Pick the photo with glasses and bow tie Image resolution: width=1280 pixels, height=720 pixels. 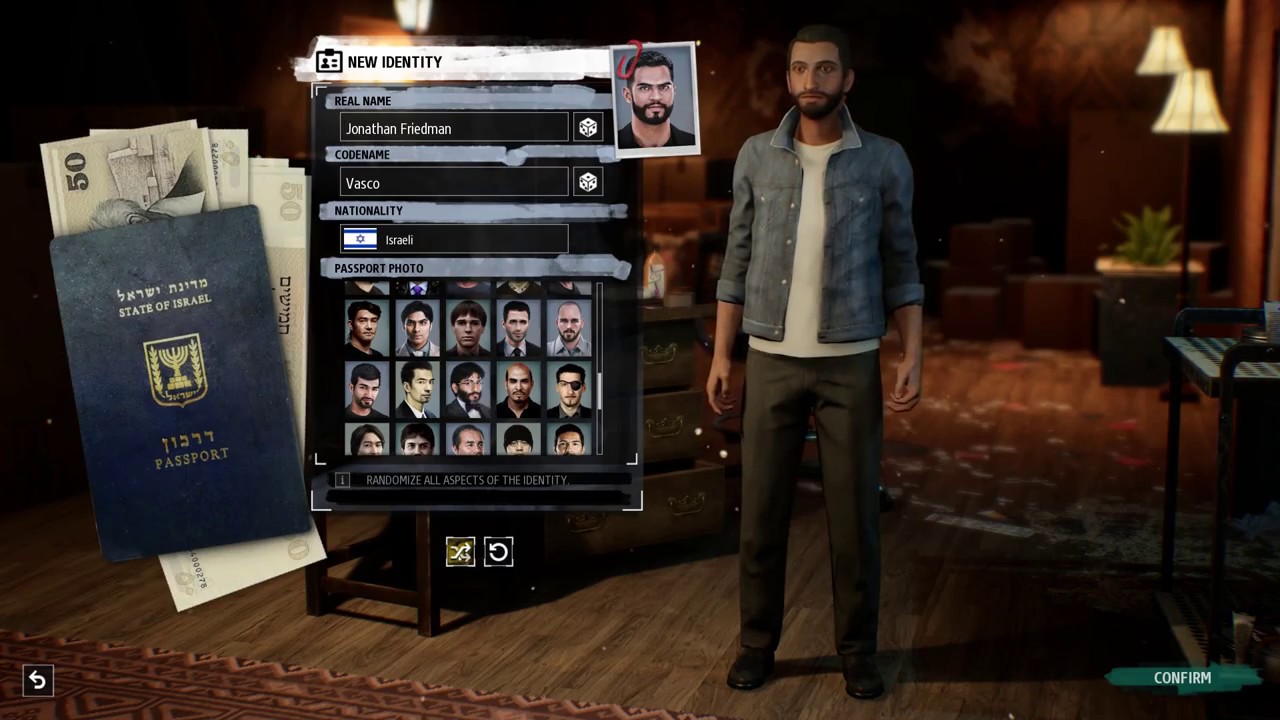[x=468, y=390]
